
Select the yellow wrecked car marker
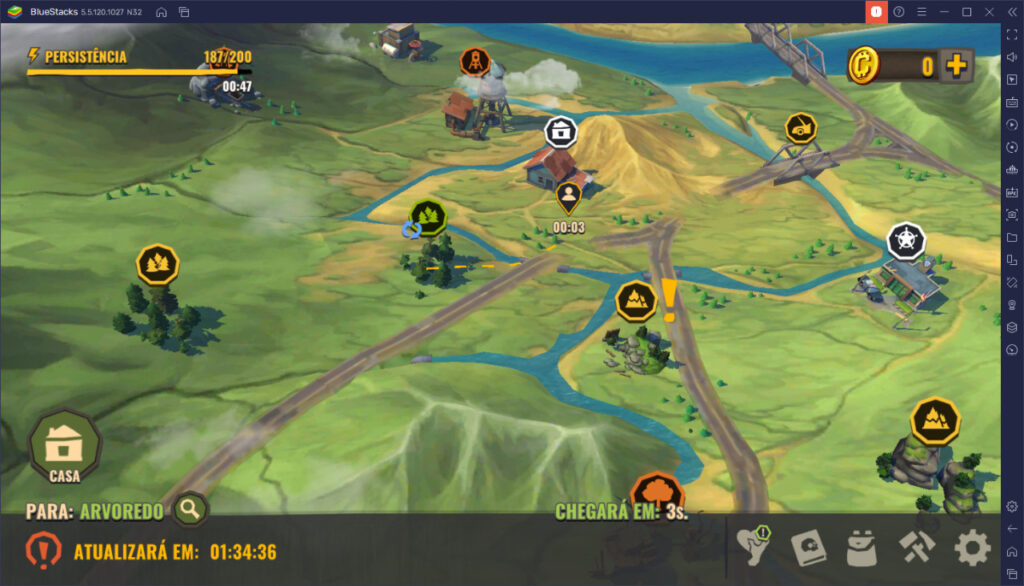pos(800,128)
